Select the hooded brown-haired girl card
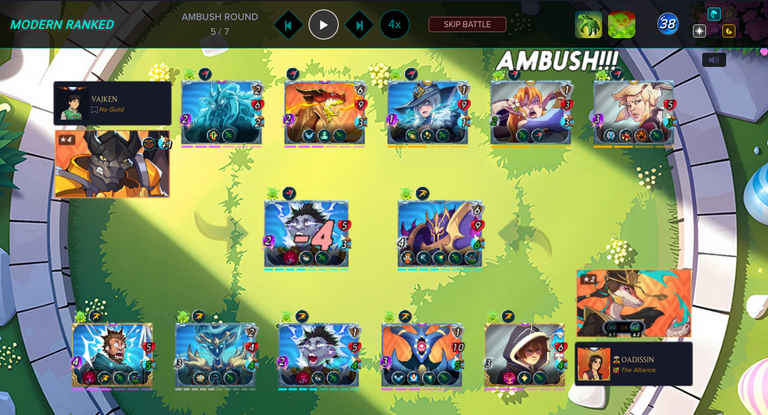The height and width of the screenshot is (415, 768). (x=526, y=354)
